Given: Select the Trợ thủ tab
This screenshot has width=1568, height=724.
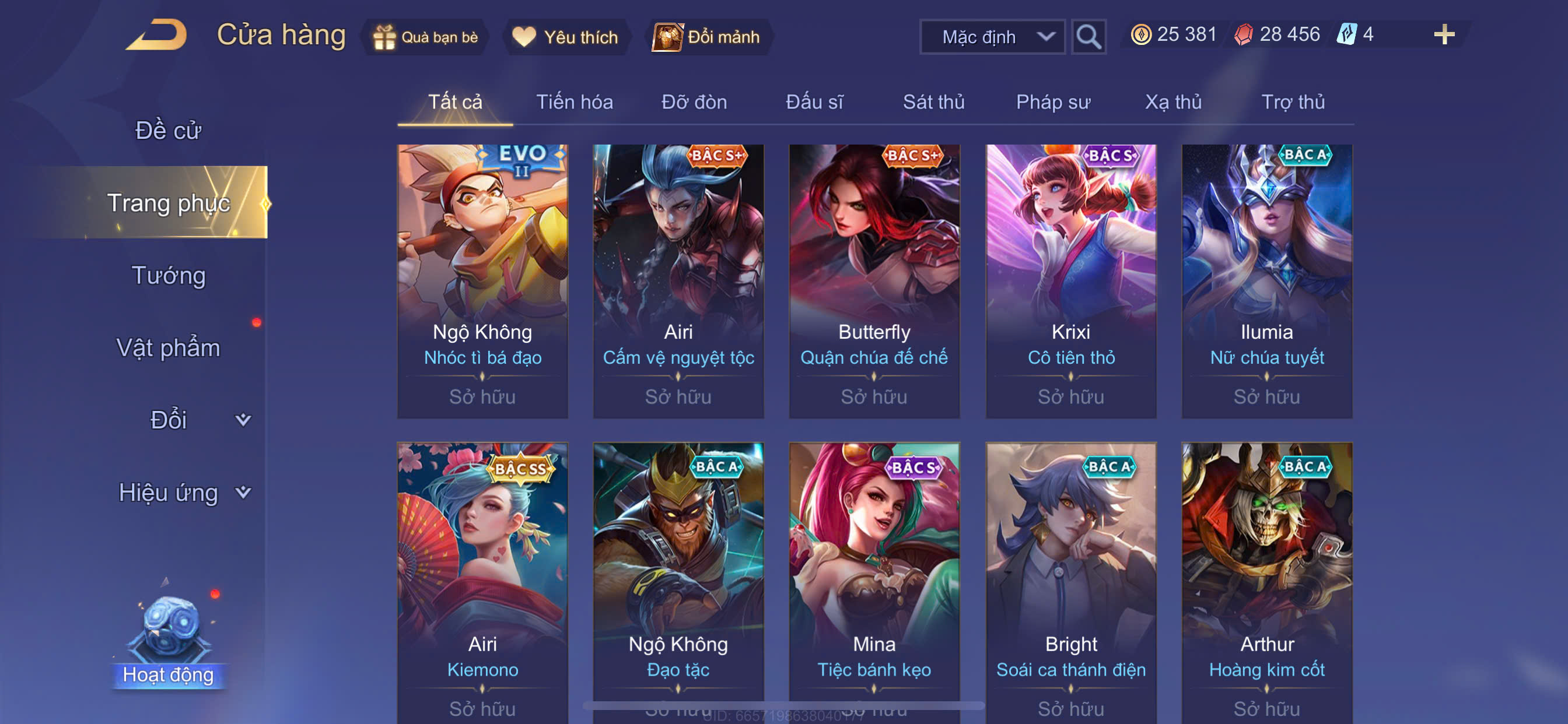Looking at the screenshot, I should pos(1292,101).
